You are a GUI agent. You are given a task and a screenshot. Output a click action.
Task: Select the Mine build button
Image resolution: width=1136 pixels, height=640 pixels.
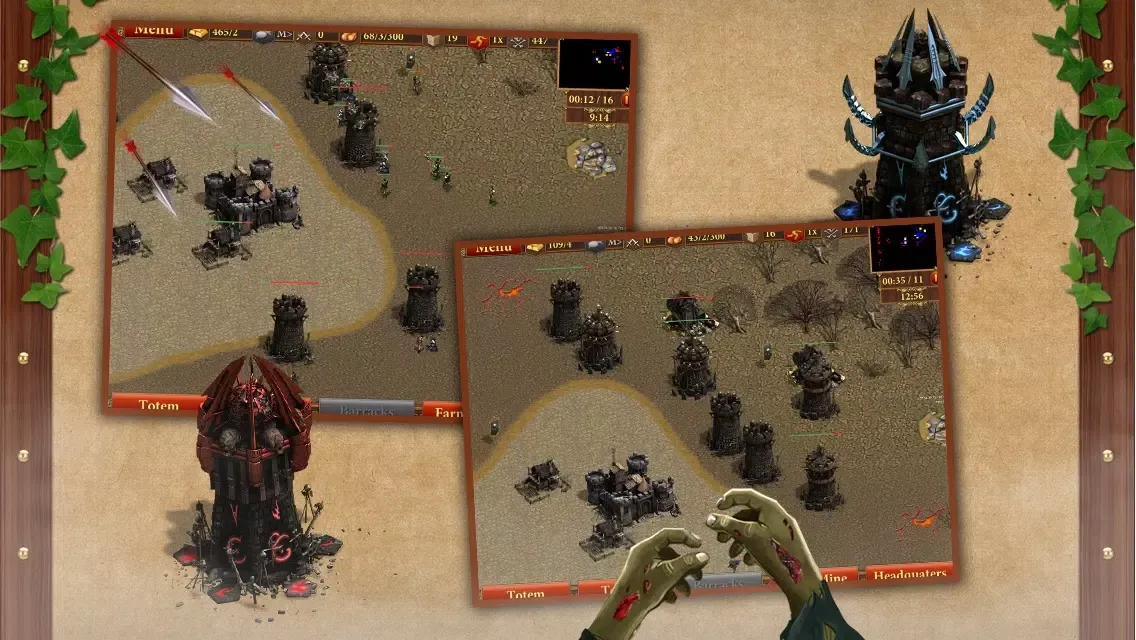(x=836, y=578)
